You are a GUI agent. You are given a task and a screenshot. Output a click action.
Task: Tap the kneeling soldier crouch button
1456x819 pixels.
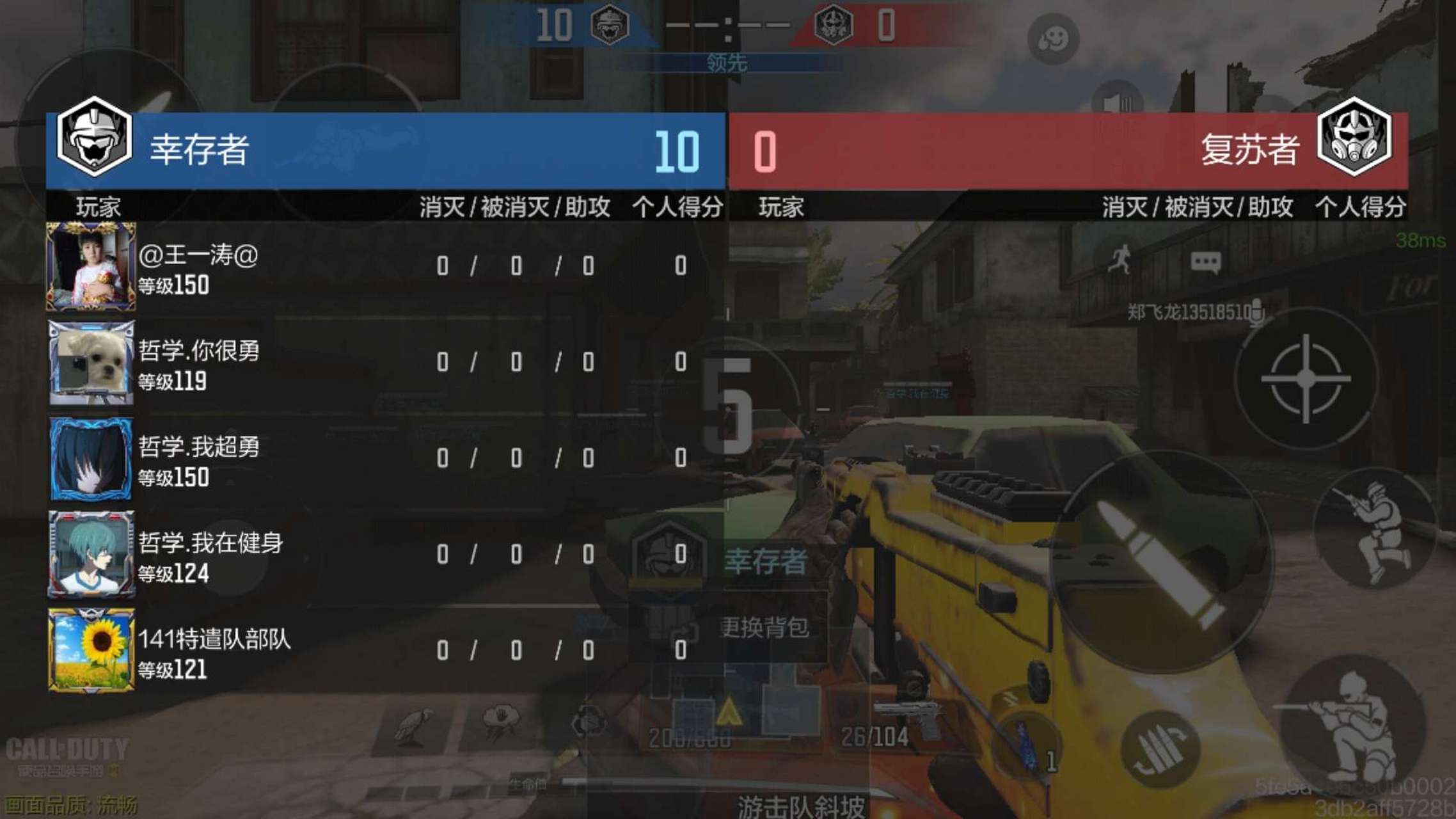[x=1375, y=531]
